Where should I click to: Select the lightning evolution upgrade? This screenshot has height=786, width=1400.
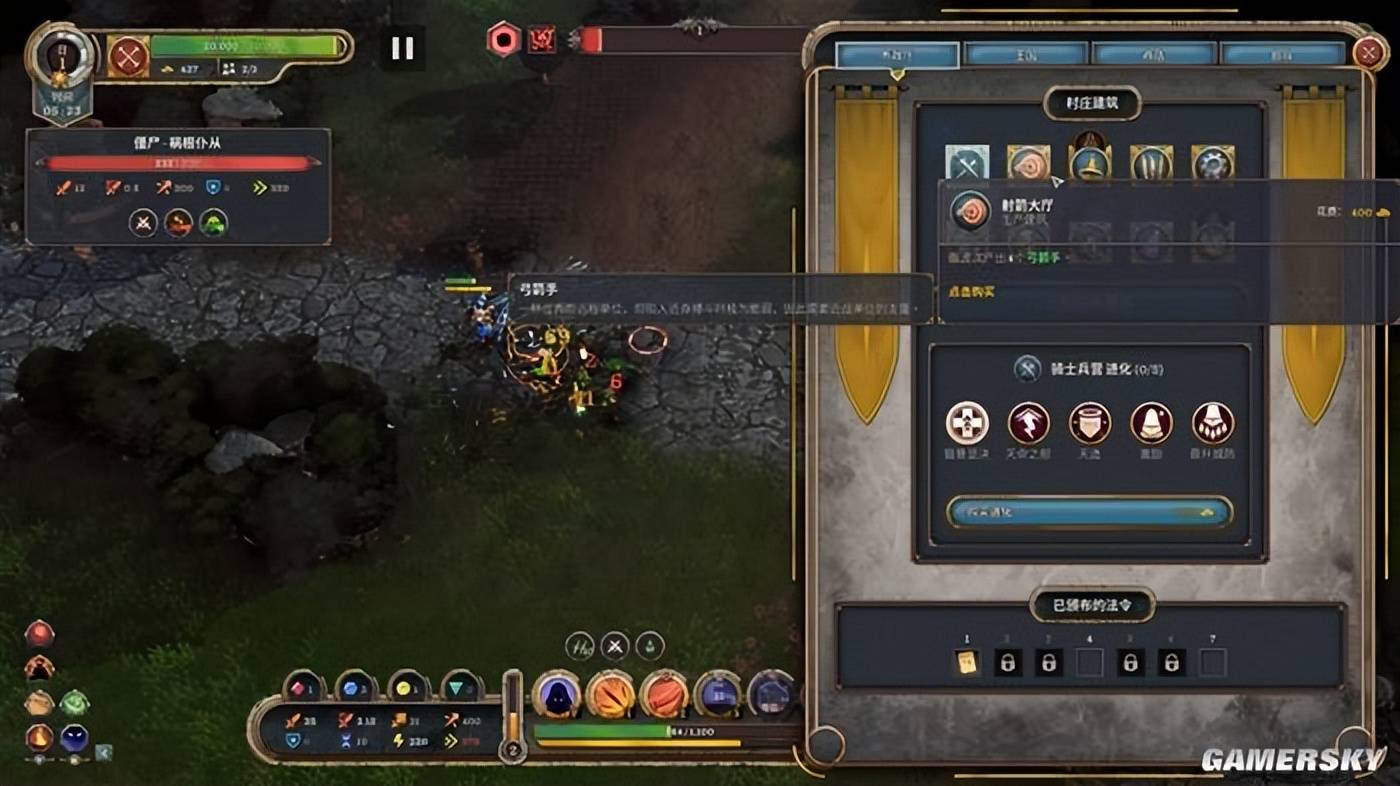[x=1028, y=423]
